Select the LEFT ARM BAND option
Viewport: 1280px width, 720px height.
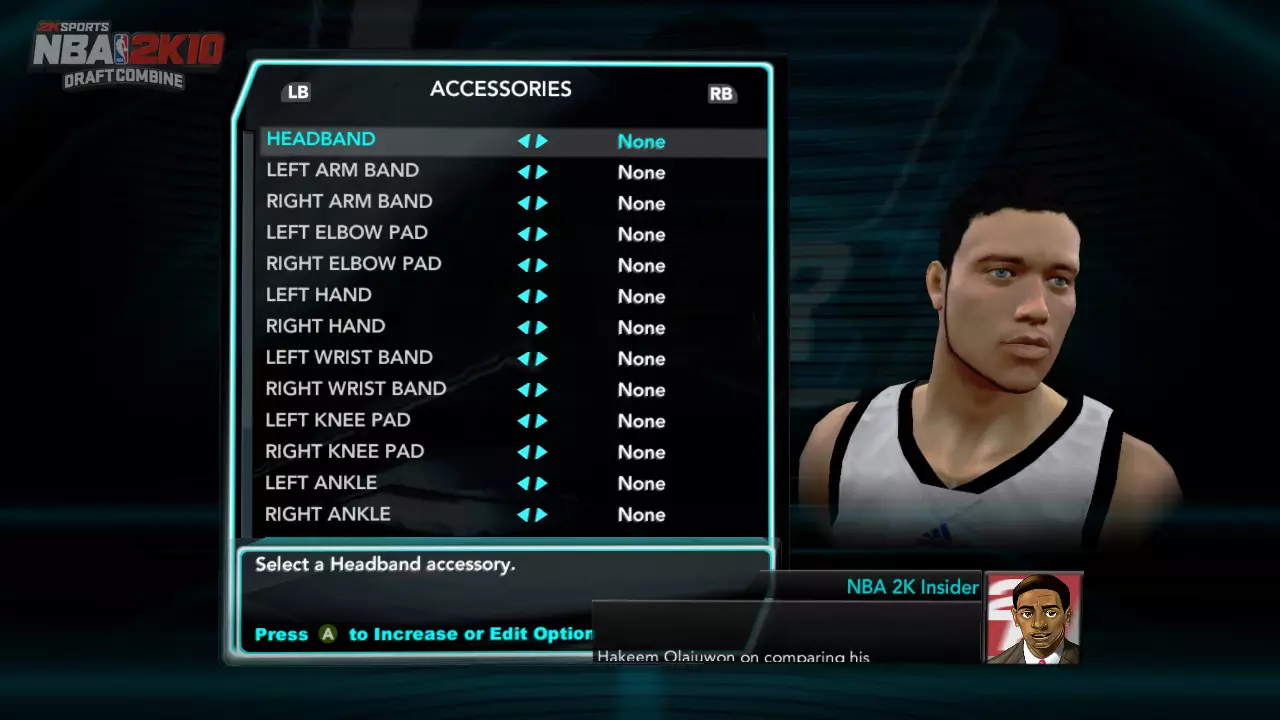(x=342, y=171)
